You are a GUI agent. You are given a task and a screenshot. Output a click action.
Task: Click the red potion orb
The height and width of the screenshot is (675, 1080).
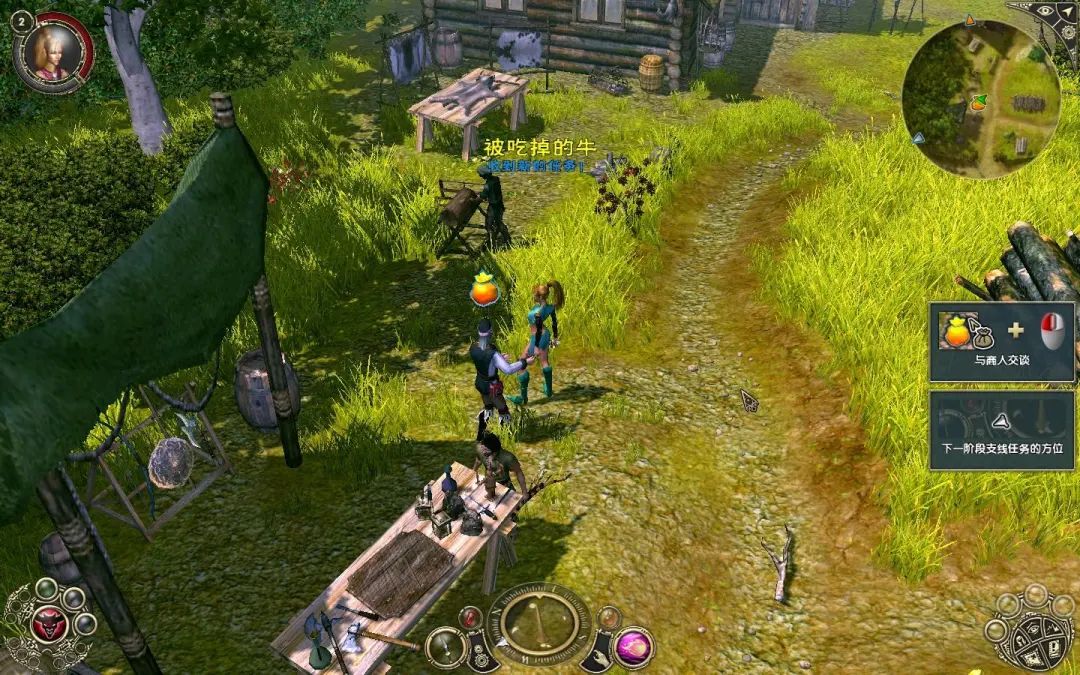click(x=472, y=618)
